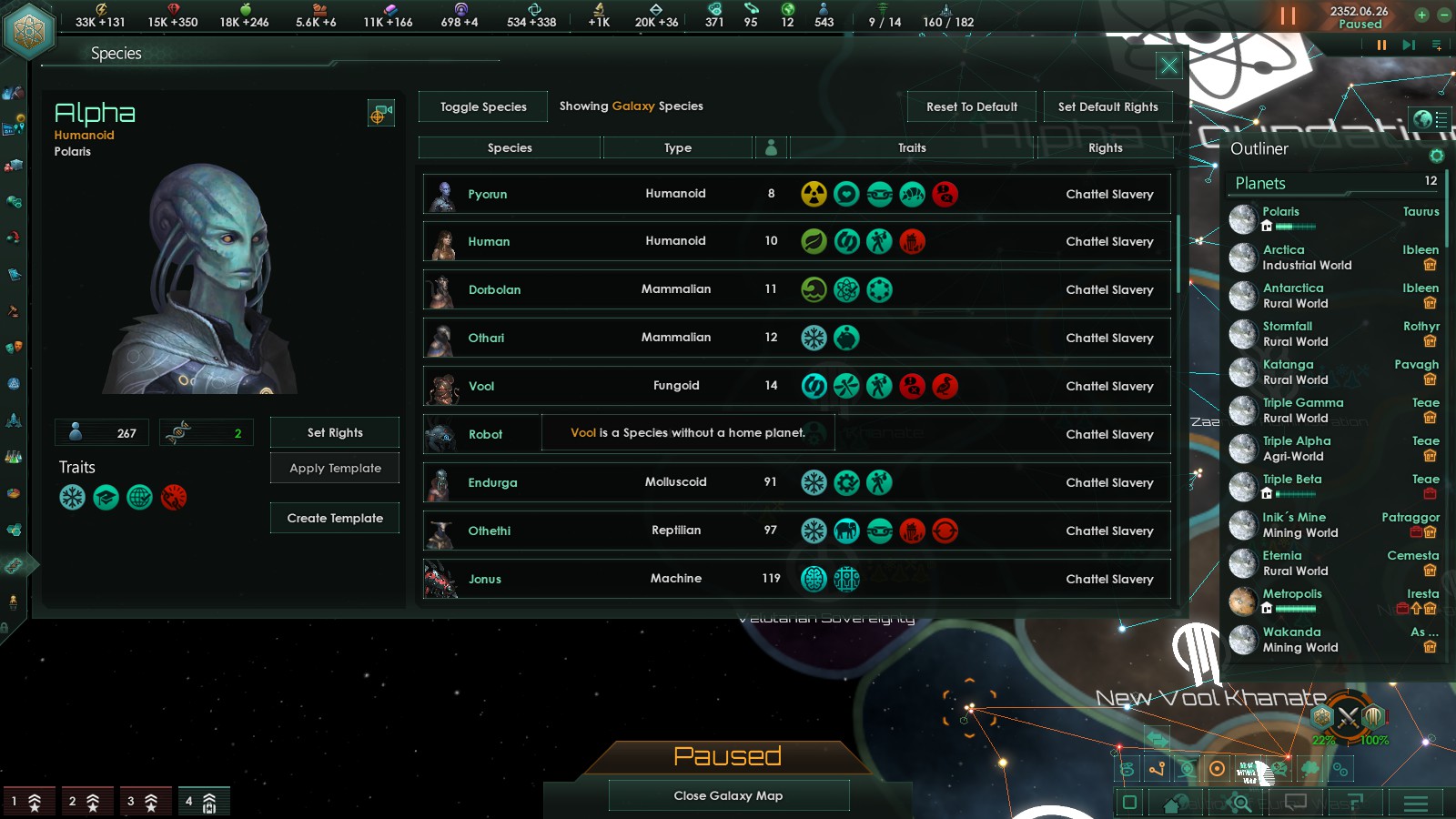Viewport: 1456px width, 819px height.
Task: Select Metropolis in the Outliner planets
Action: point(1292,594)
